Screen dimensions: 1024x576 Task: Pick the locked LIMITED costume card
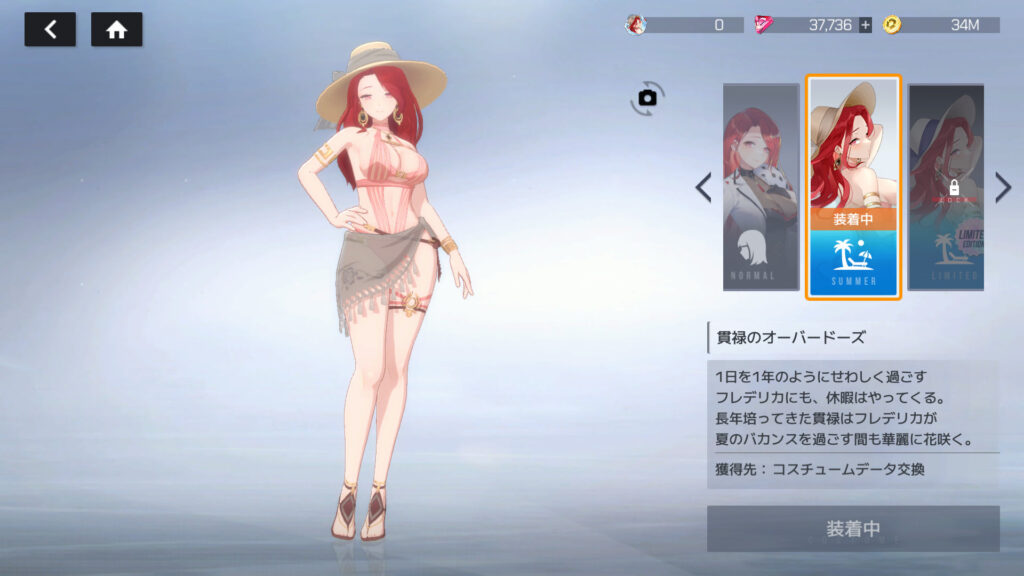[x=946, y=187]
